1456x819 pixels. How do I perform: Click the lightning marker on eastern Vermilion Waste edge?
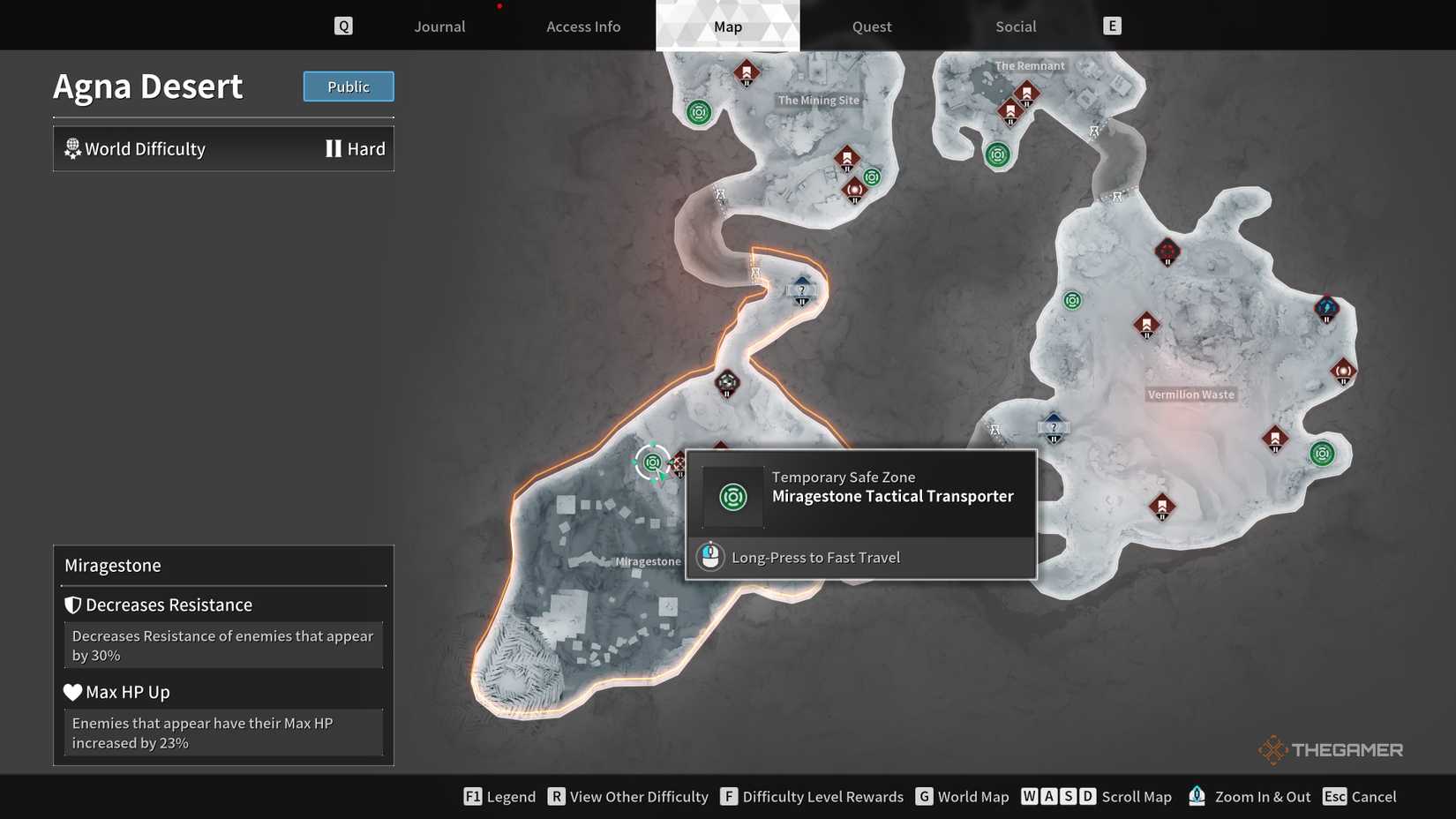pos(1326,309)
